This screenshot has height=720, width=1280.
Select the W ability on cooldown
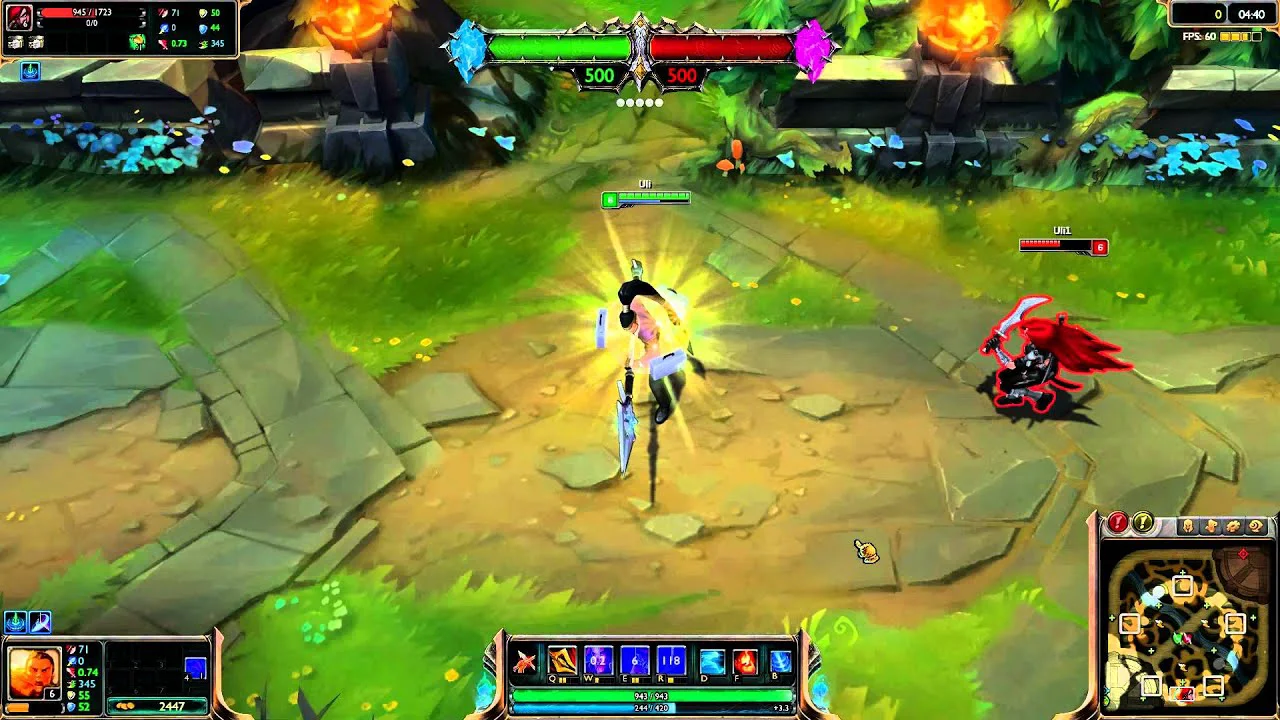pos(598,661)
